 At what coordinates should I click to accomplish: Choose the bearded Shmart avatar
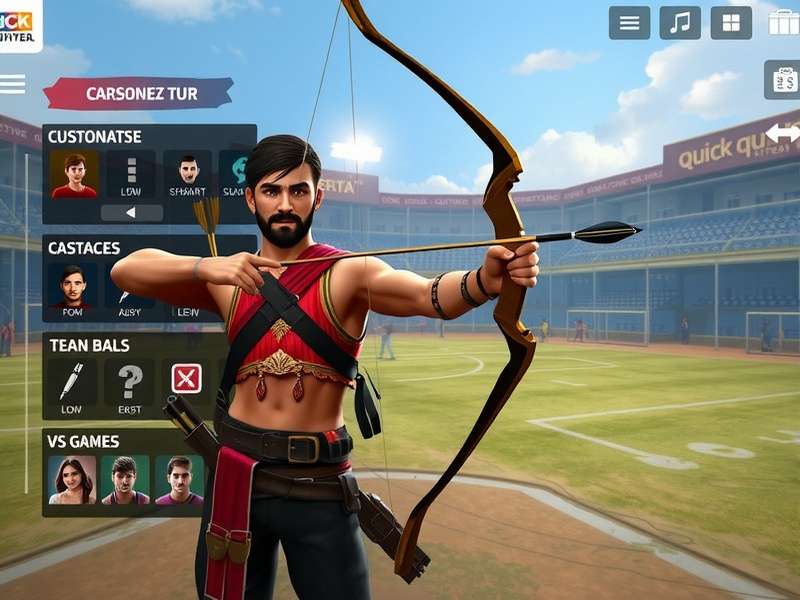point(188,174)
